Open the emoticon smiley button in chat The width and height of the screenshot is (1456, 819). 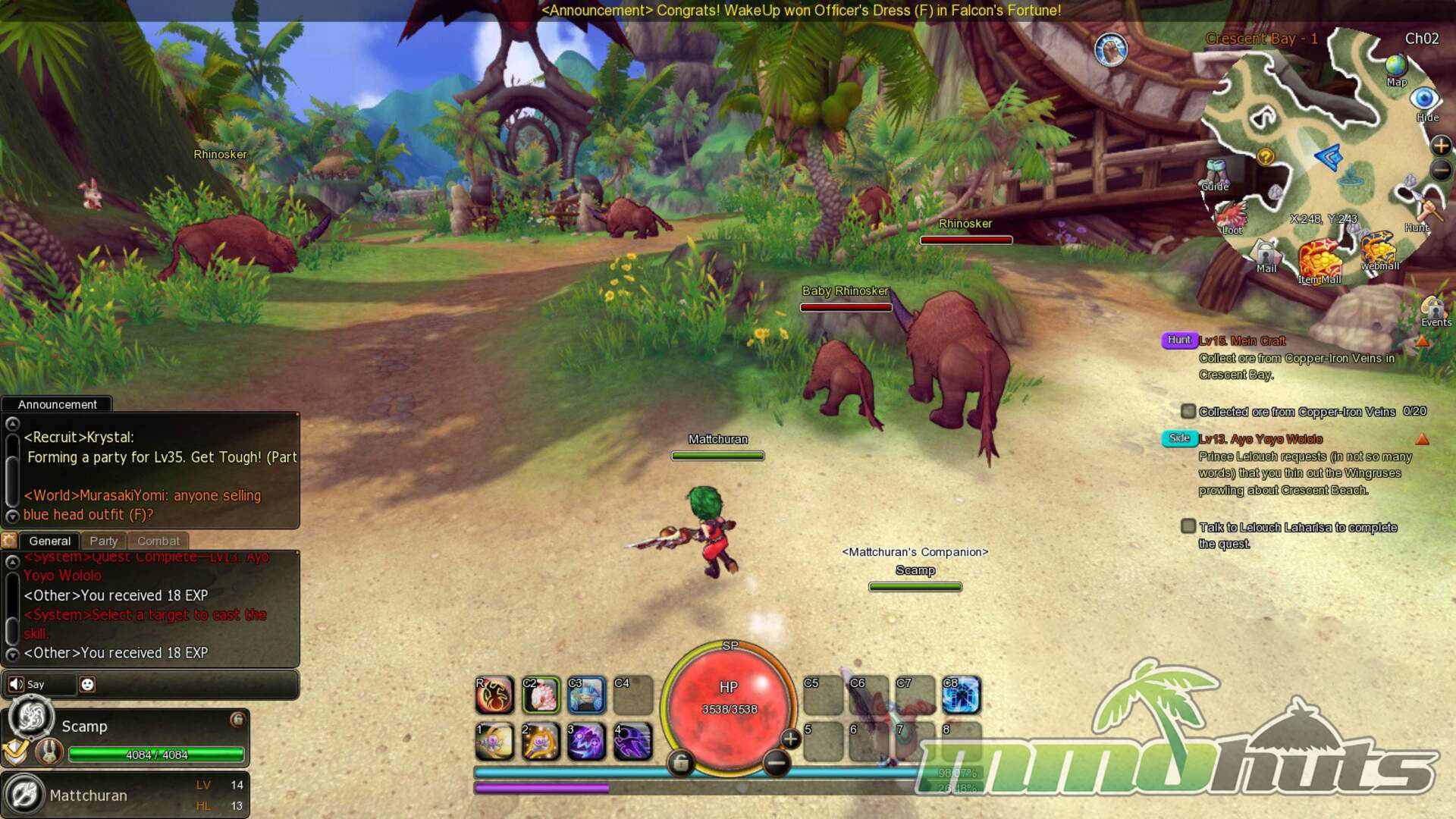[x=87, y=684]
